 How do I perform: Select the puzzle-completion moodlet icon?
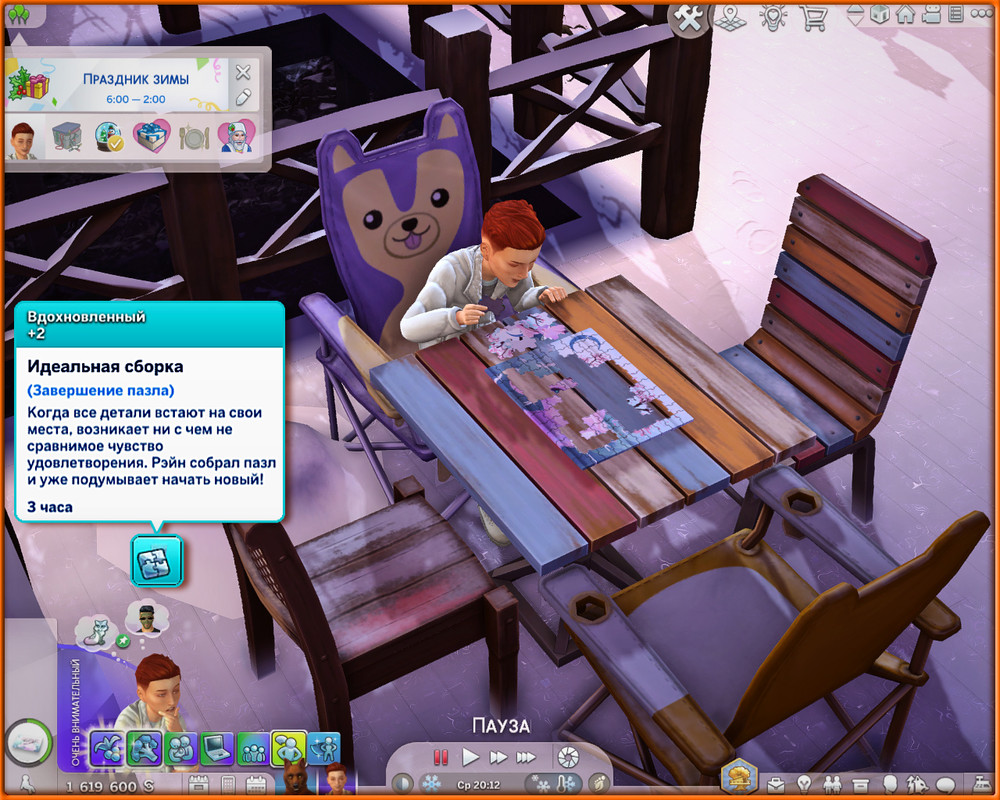[156, 560]
